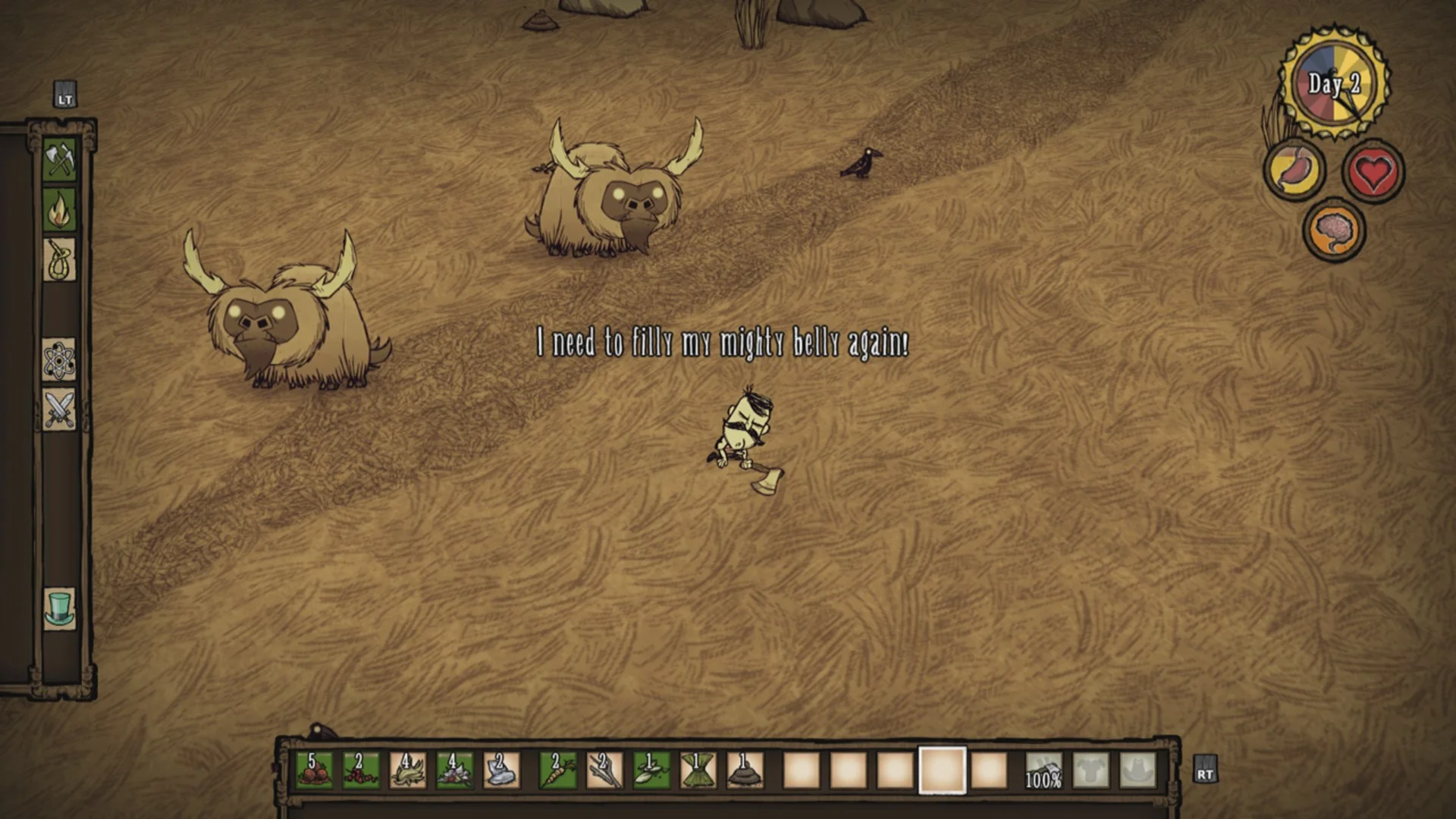Select the green tied bundle slot
The width and height of the screenshot is (1456, 819).
pos(698,770)
